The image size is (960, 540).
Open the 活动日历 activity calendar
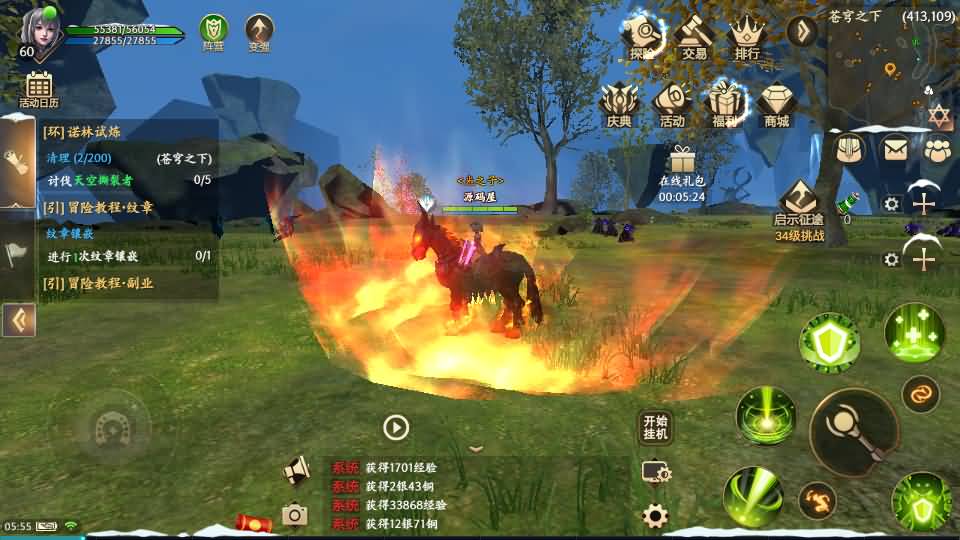[39, 88]
